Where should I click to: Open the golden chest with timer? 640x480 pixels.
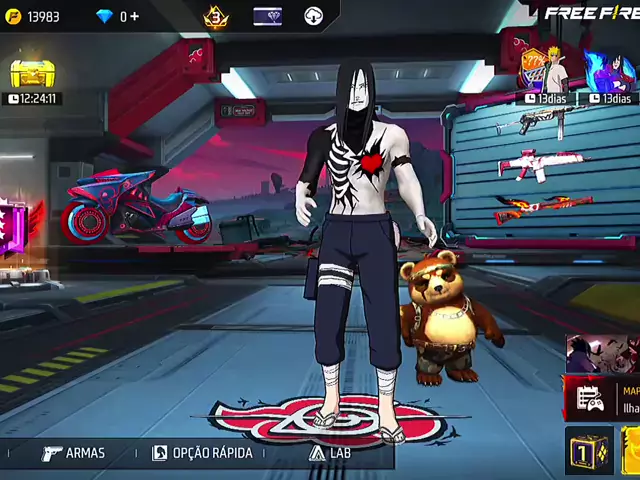tap(32, 75)
